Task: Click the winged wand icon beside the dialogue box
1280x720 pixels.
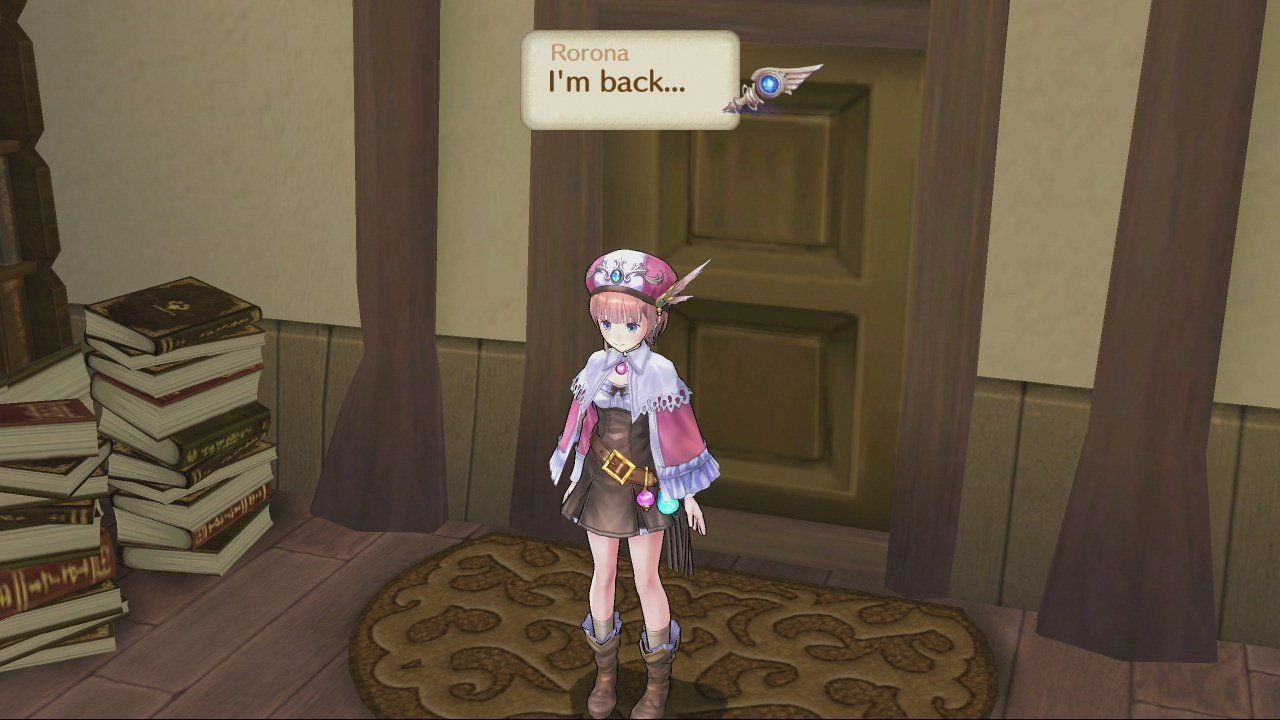Action: point(780,85)
